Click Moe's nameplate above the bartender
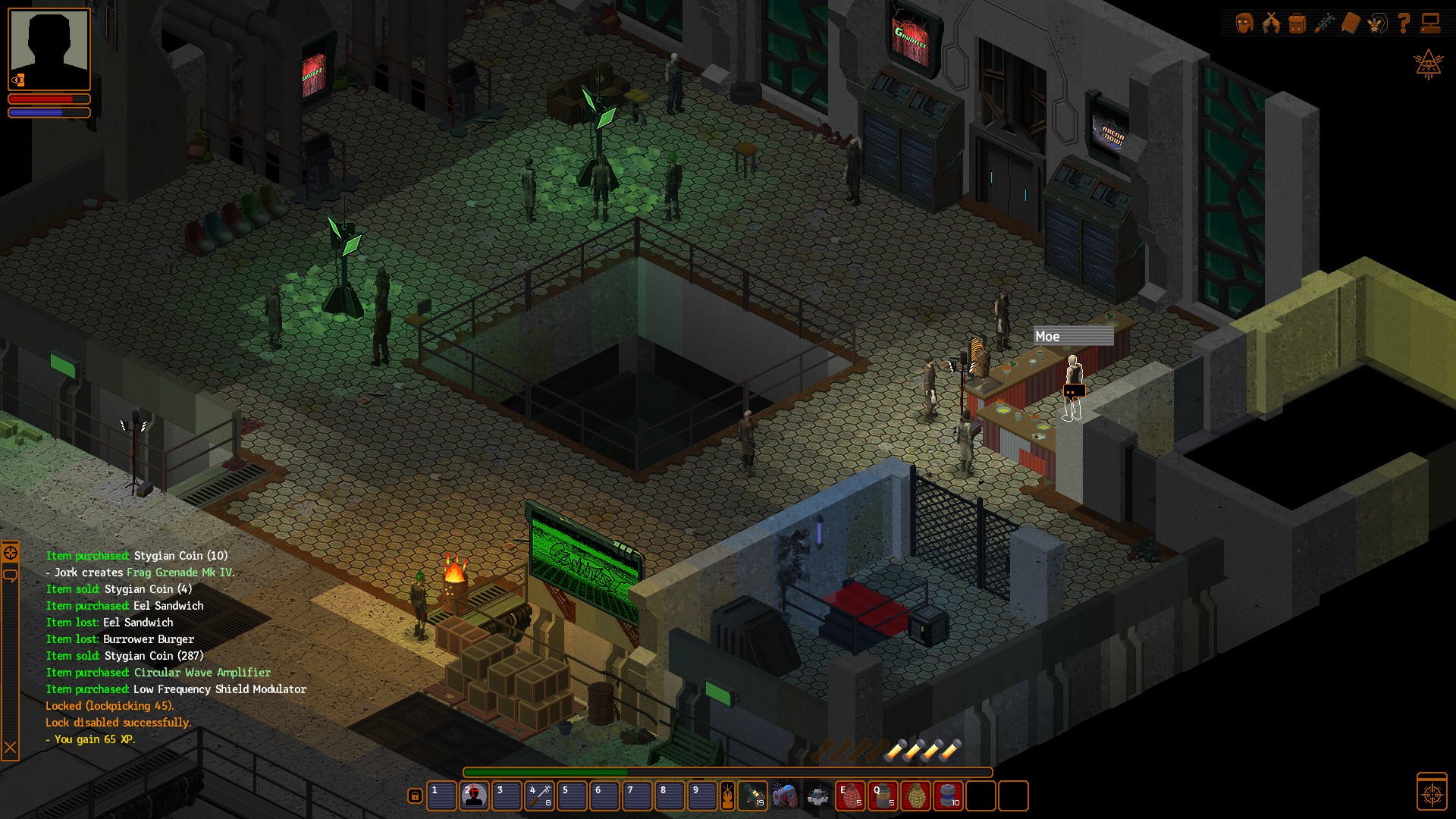This screenshot has width=1456, height=819. (1073, 337)
